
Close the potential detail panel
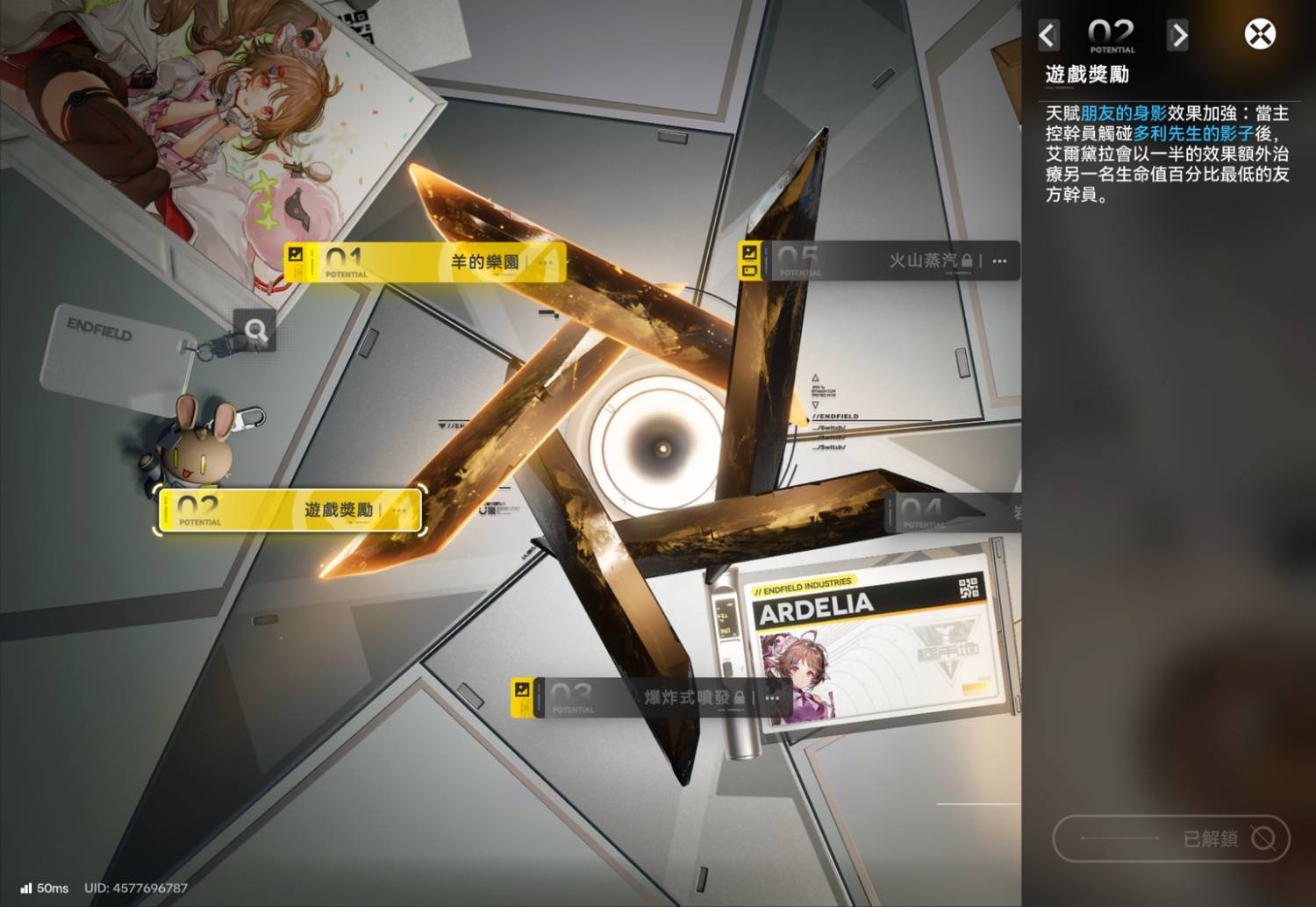click(1260, 35)
